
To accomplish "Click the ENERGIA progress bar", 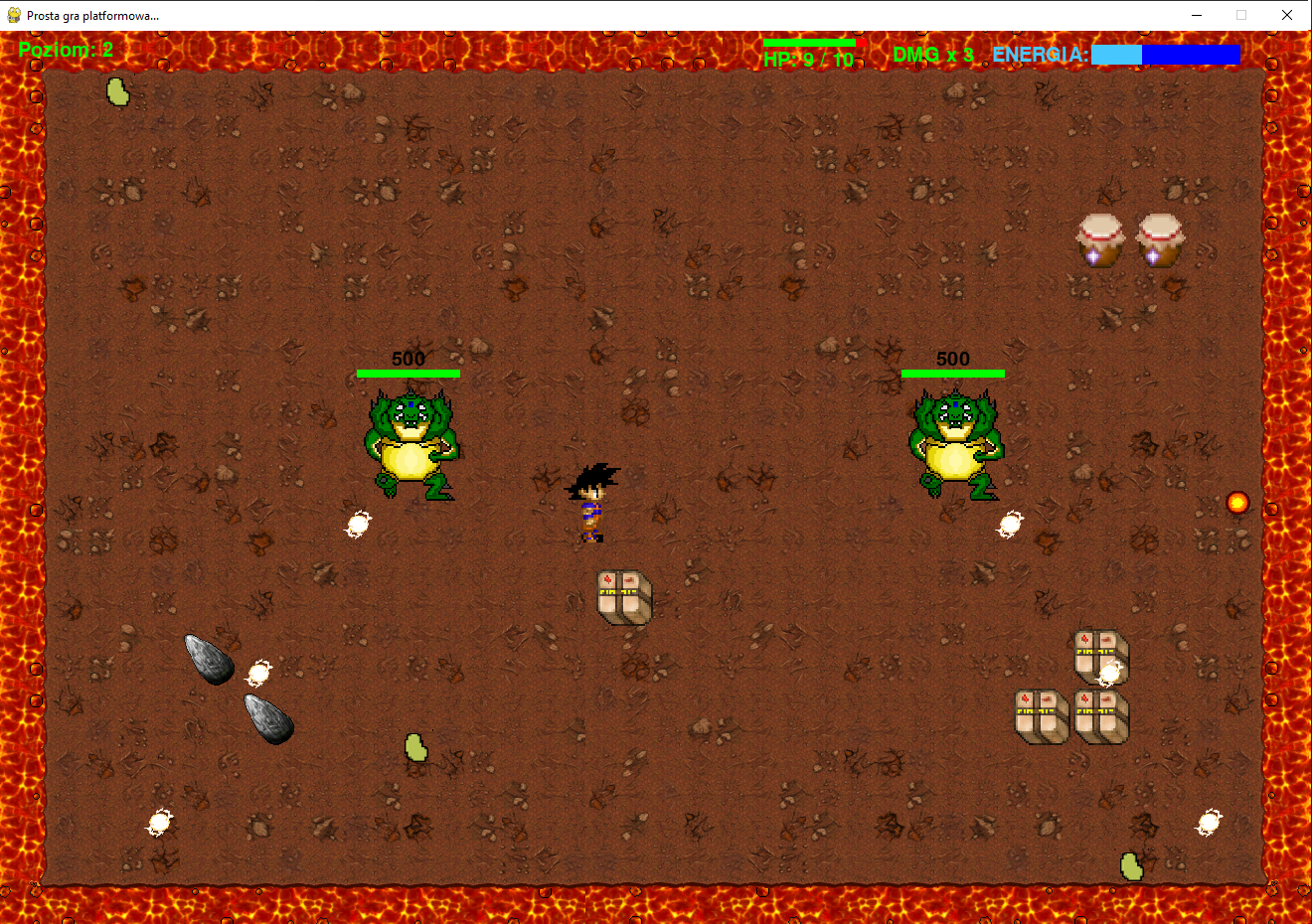I will click(x=1165, y=55).
